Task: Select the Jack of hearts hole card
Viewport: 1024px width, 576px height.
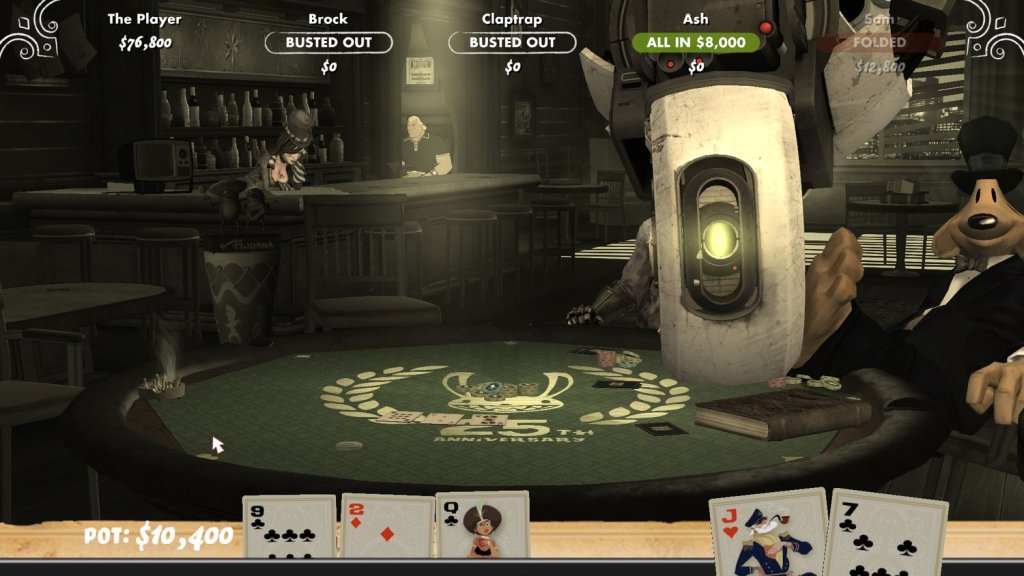Action: pyautogui.click(x=768, y=532)
